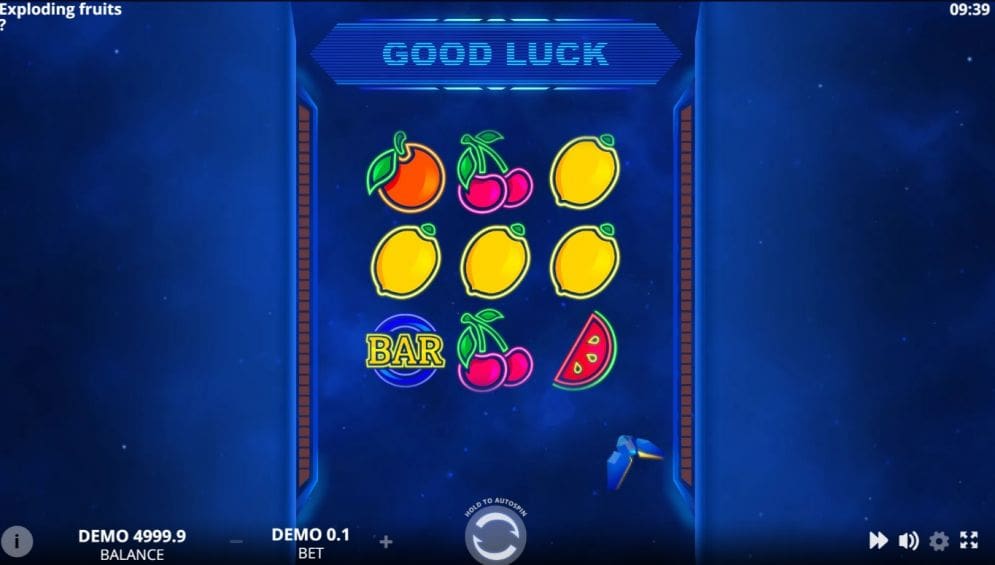Increase the bet with the plus button
This screenshot has height=565, width=995.
point(386,541)
